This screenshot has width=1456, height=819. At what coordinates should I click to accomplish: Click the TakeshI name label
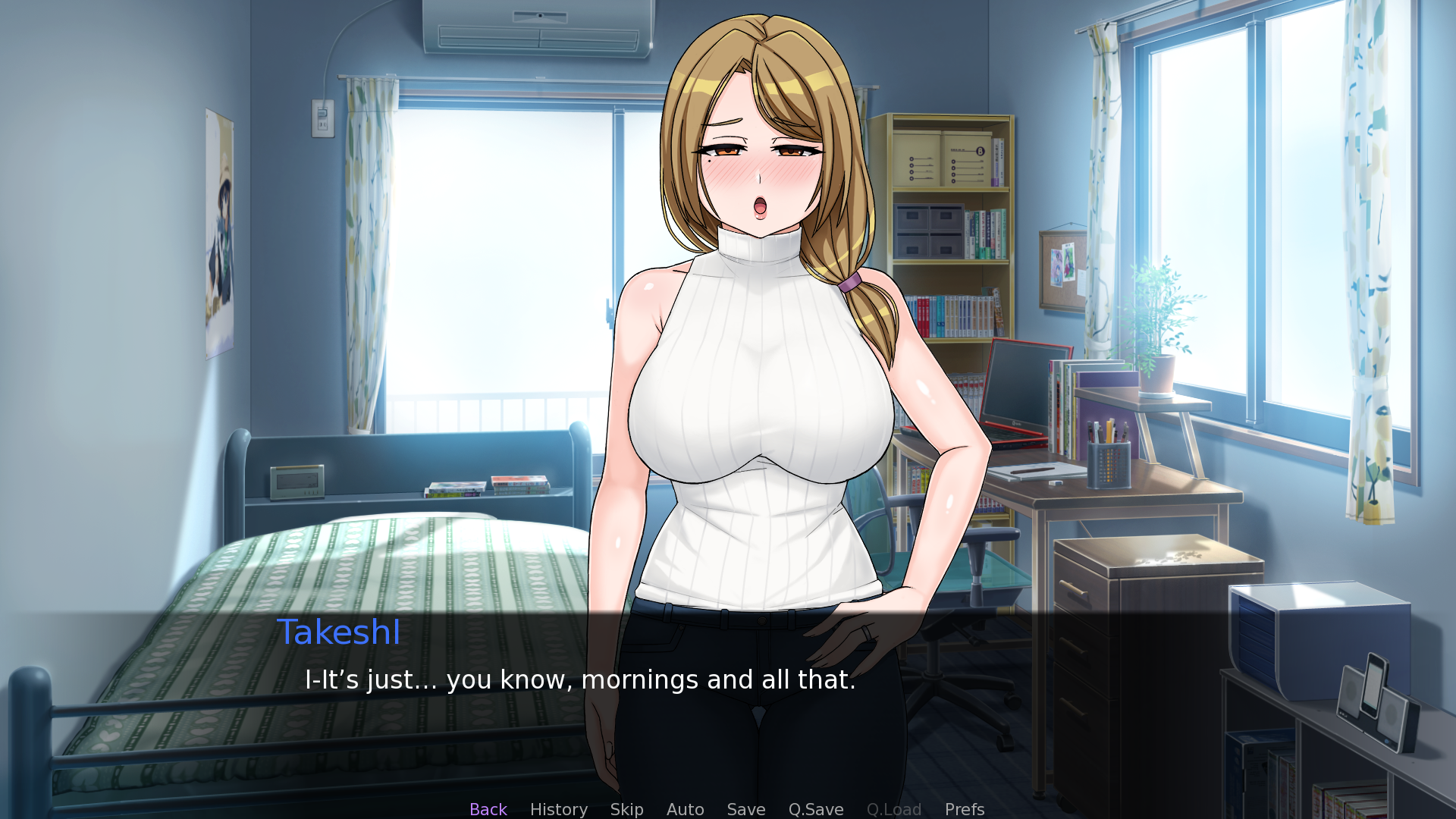(339, 632)
